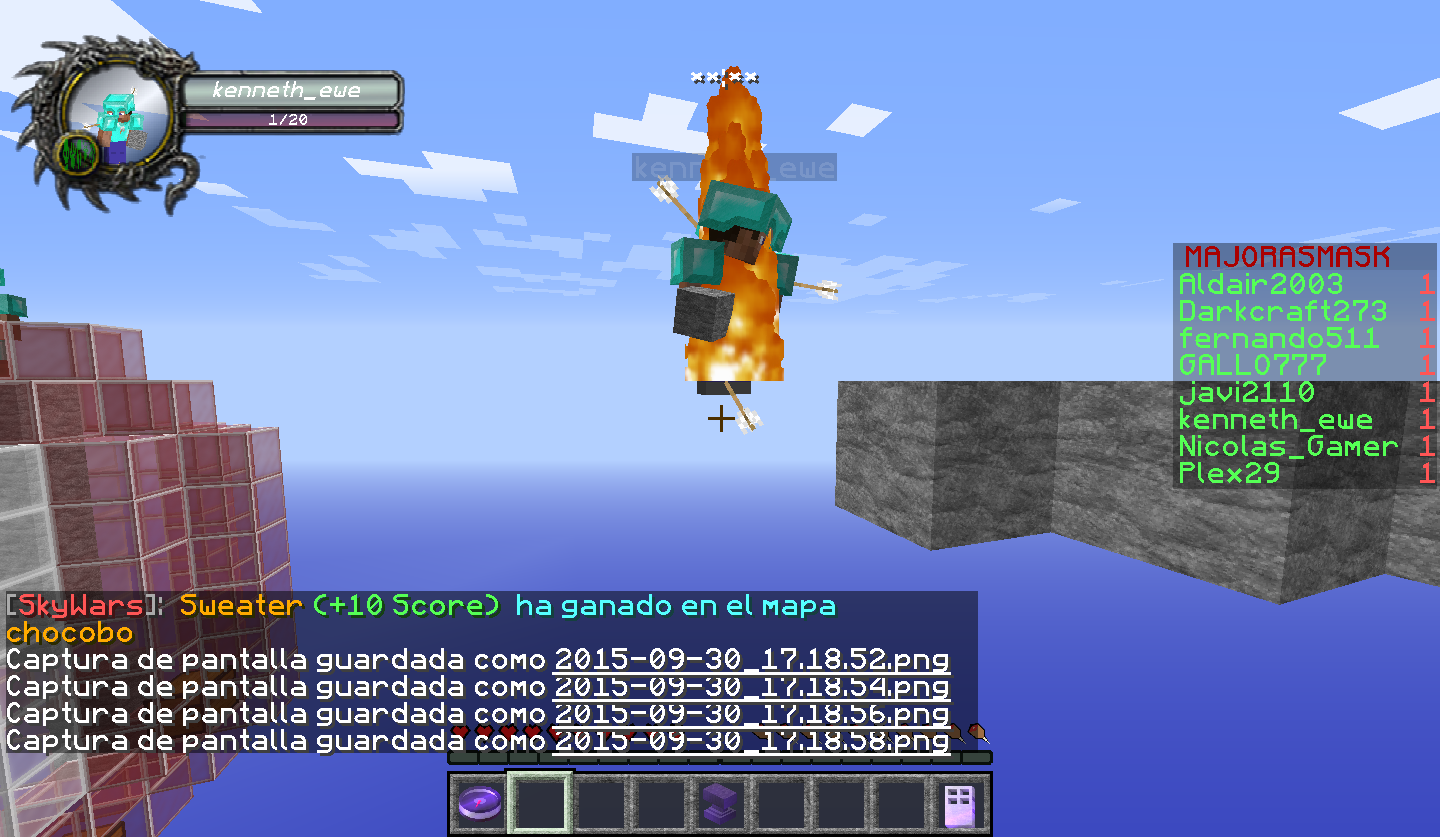Select Aldair2003 in the scoreboard list
Image resolution: width=1440 pixels, height=837 pixels.
coord(1260,284)
